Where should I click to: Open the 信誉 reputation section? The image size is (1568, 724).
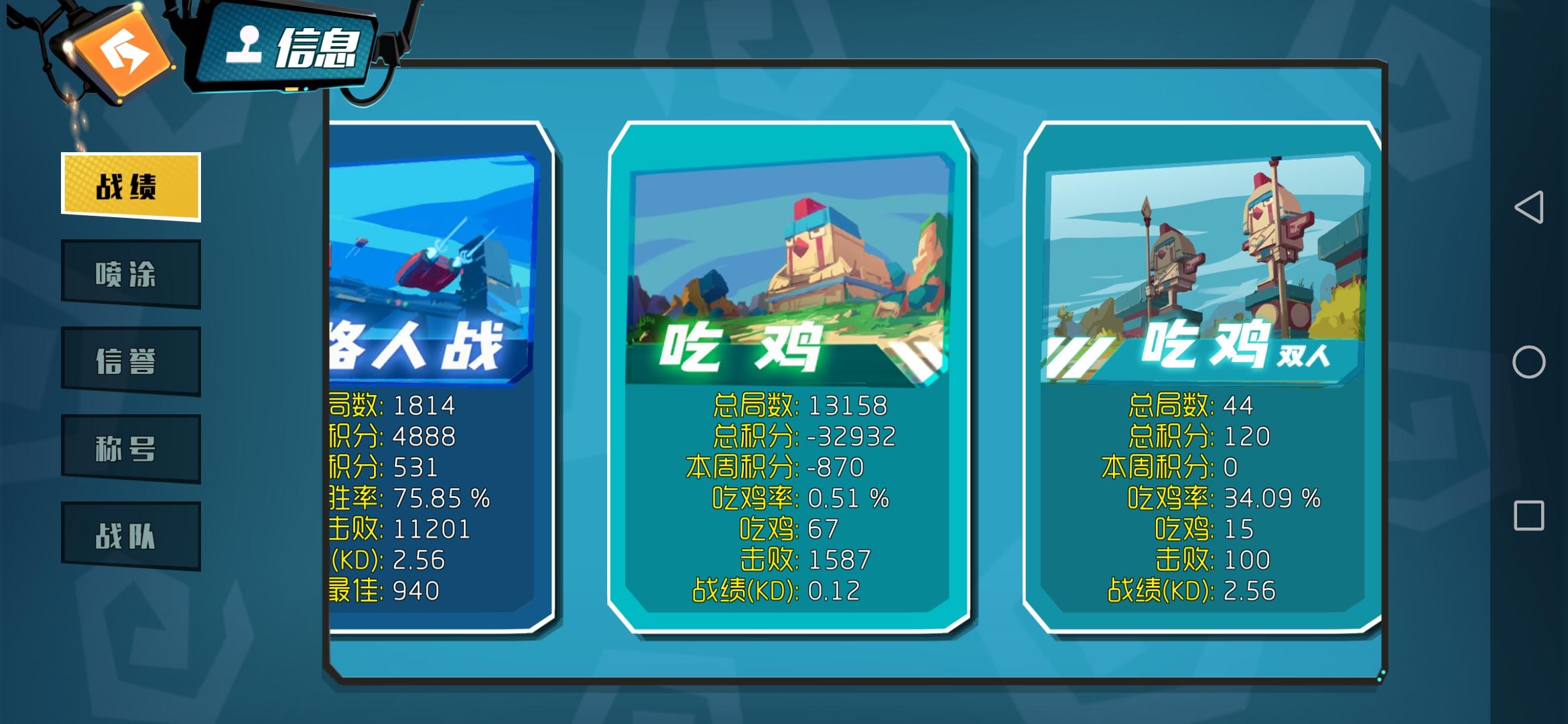[x=130, y=361]
